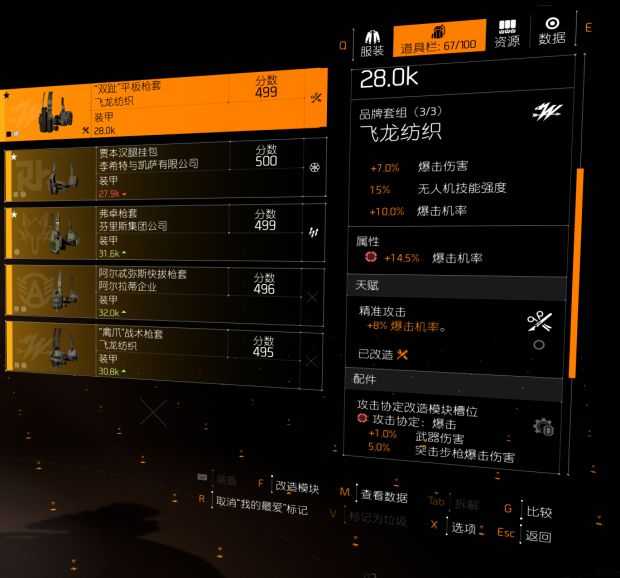620x578 pixels.
Task: Open 查看数据 to view stats
Action: coord(383,495)
